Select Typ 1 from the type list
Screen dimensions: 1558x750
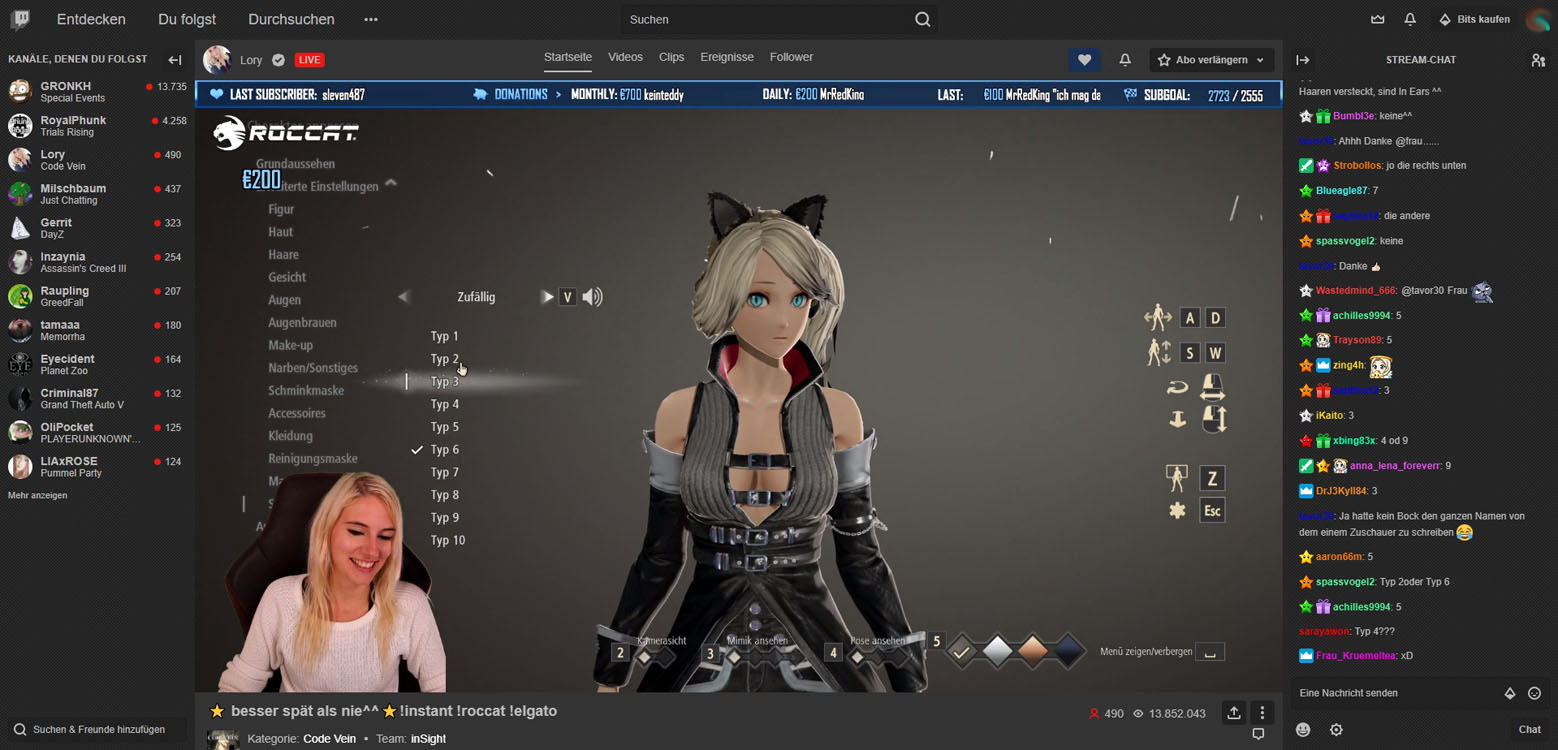pos(444,337)
